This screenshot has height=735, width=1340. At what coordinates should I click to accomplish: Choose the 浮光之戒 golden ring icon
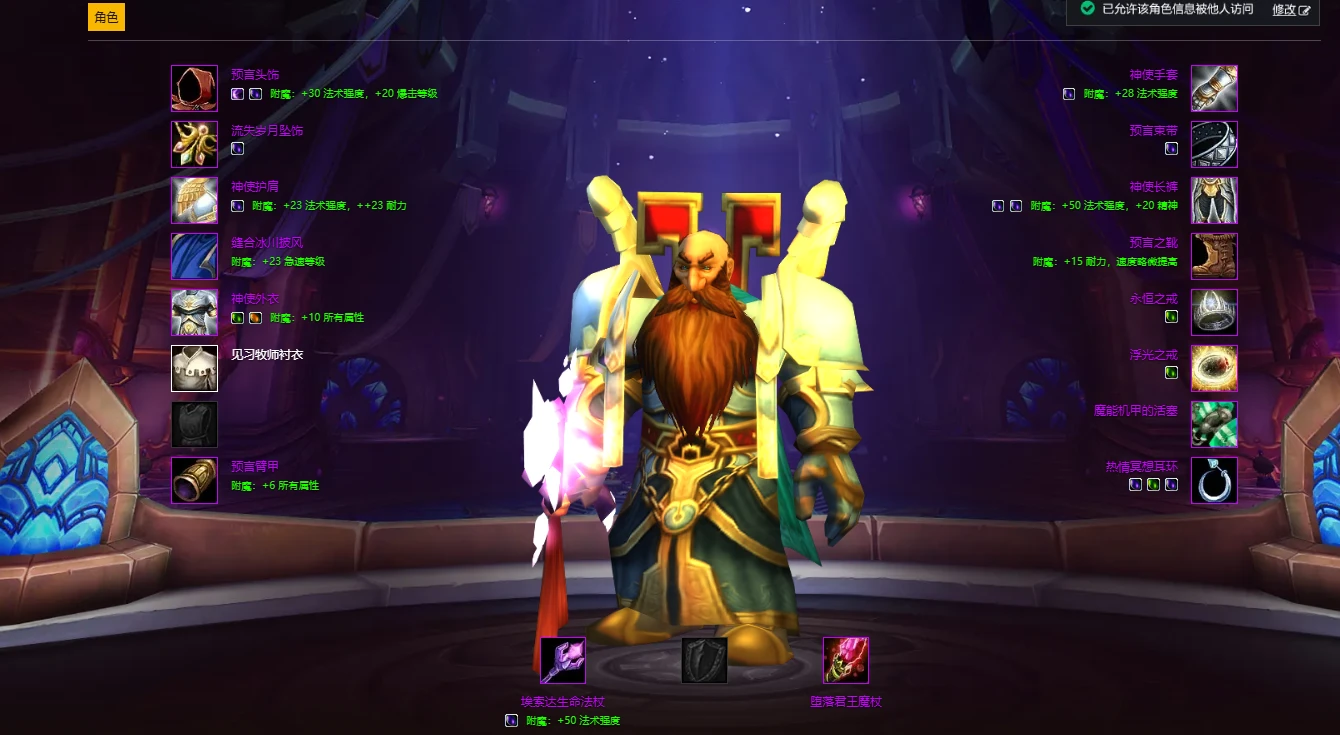1214,368
